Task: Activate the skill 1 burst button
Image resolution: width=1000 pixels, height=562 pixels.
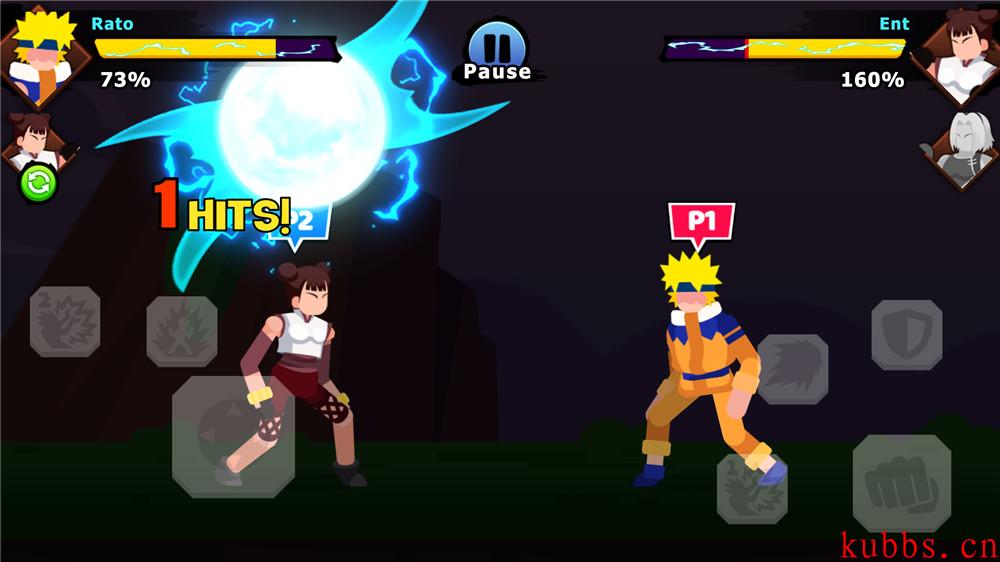Action: coord(751,488)
